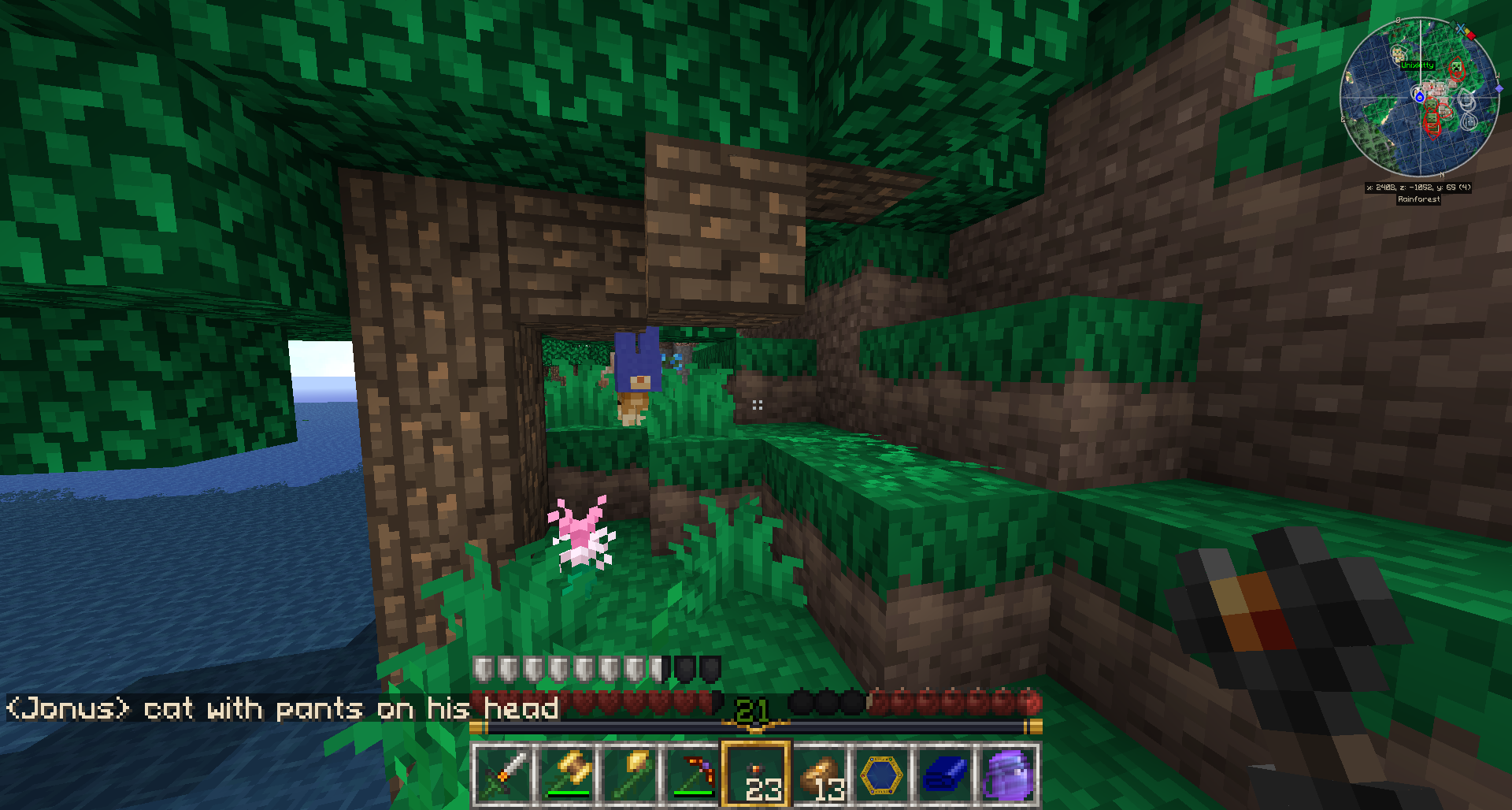Select the golden shovel hotbar slot
The width and height of the screenshot is (1512, 810).
coord(631,775)
